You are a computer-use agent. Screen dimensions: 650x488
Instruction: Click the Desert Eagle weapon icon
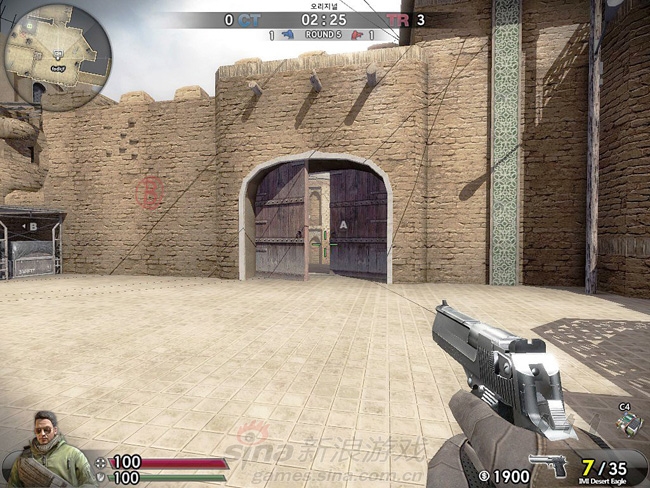(x=547, y=466)
